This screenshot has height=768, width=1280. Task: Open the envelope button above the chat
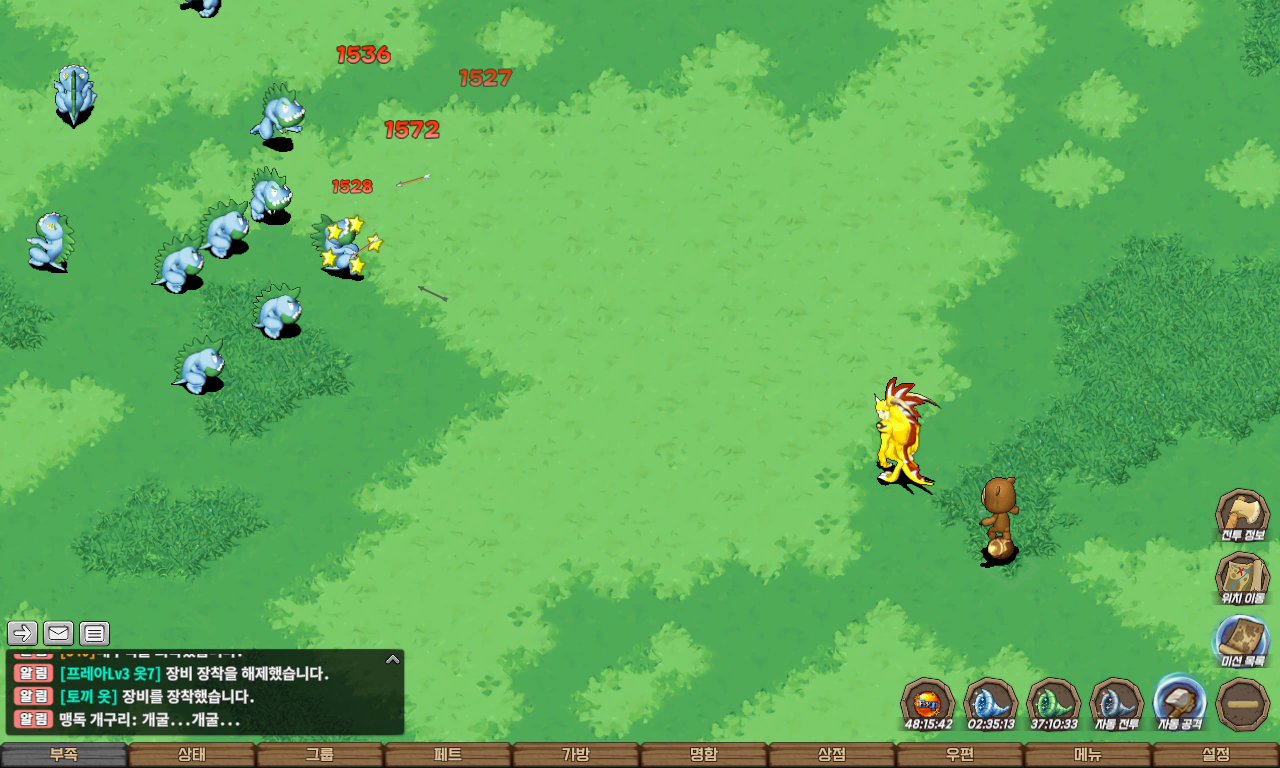58,633
